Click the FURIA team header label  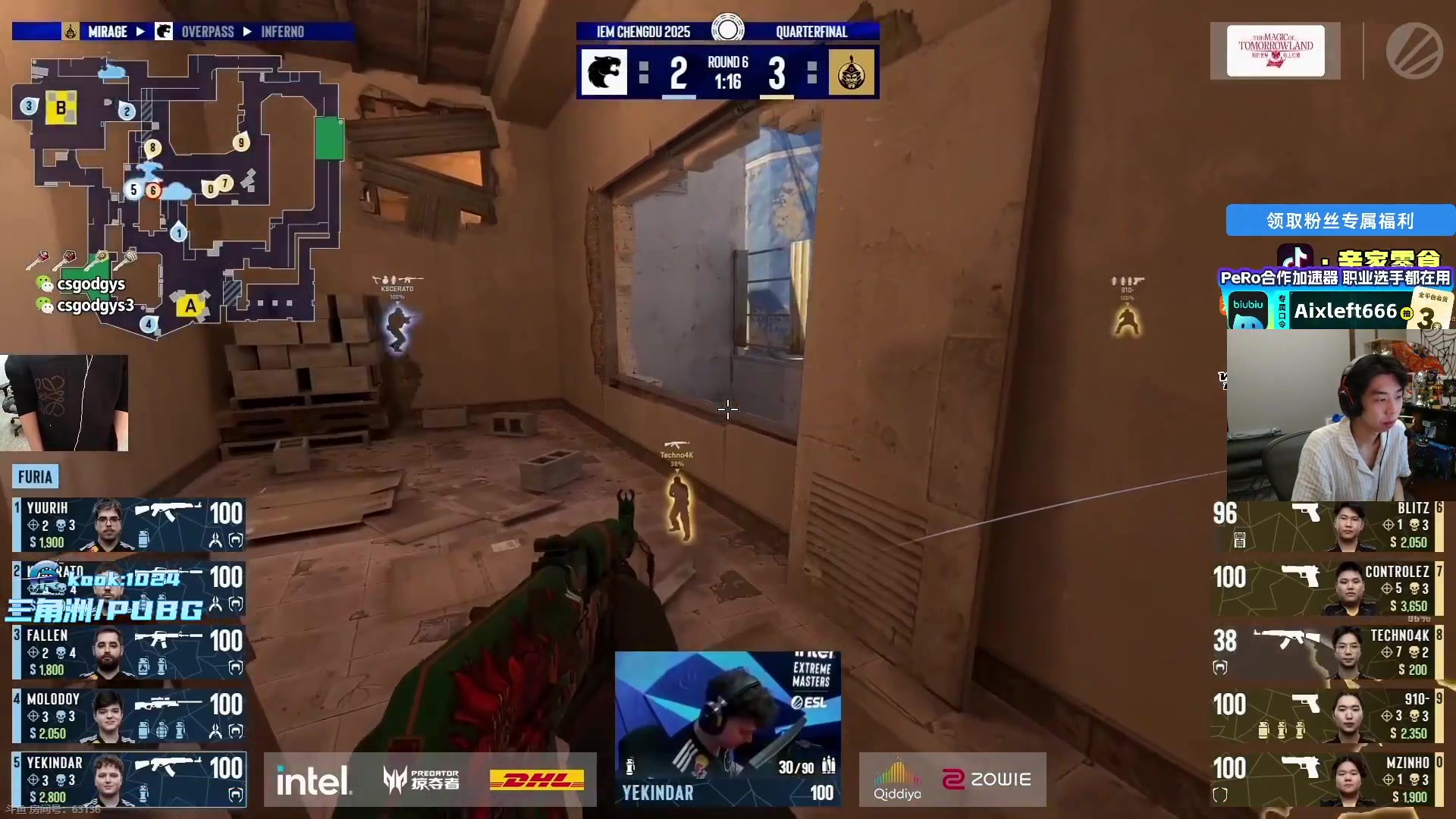35,477
